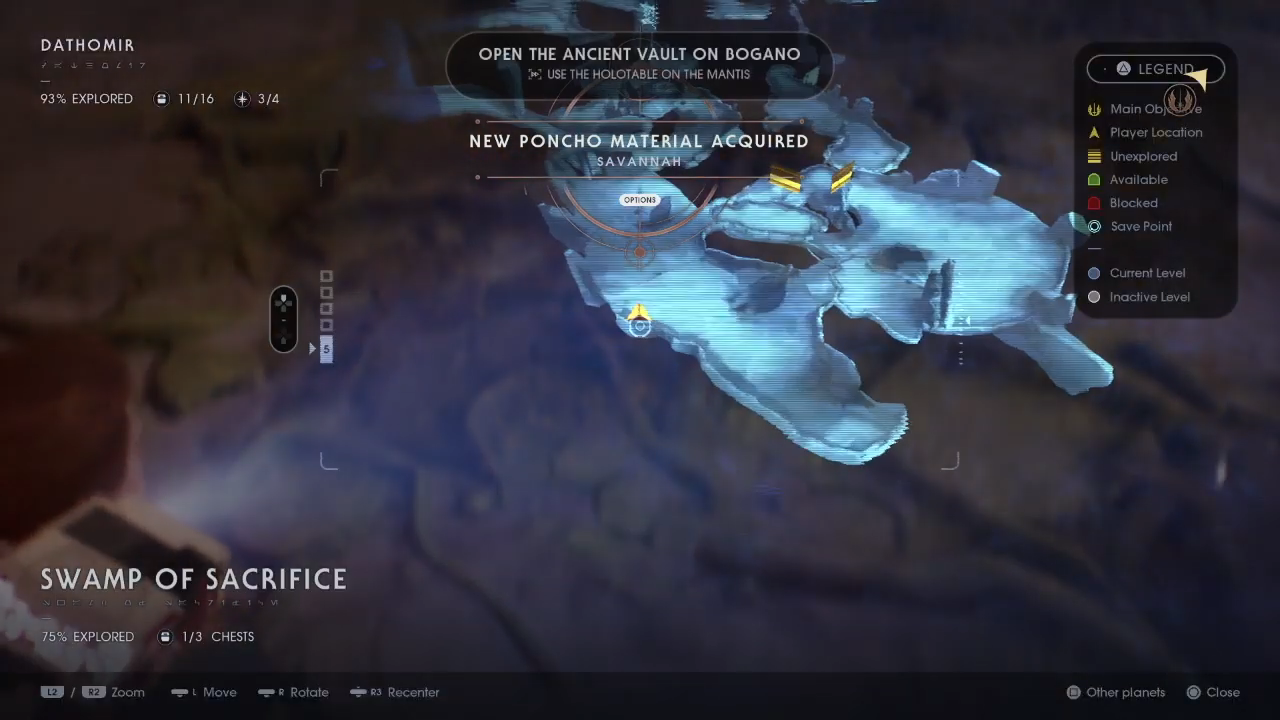The height and width of the screenshot is (720, 1280).
Task: Open the OPTIONS label on the map
Action: 640,199
